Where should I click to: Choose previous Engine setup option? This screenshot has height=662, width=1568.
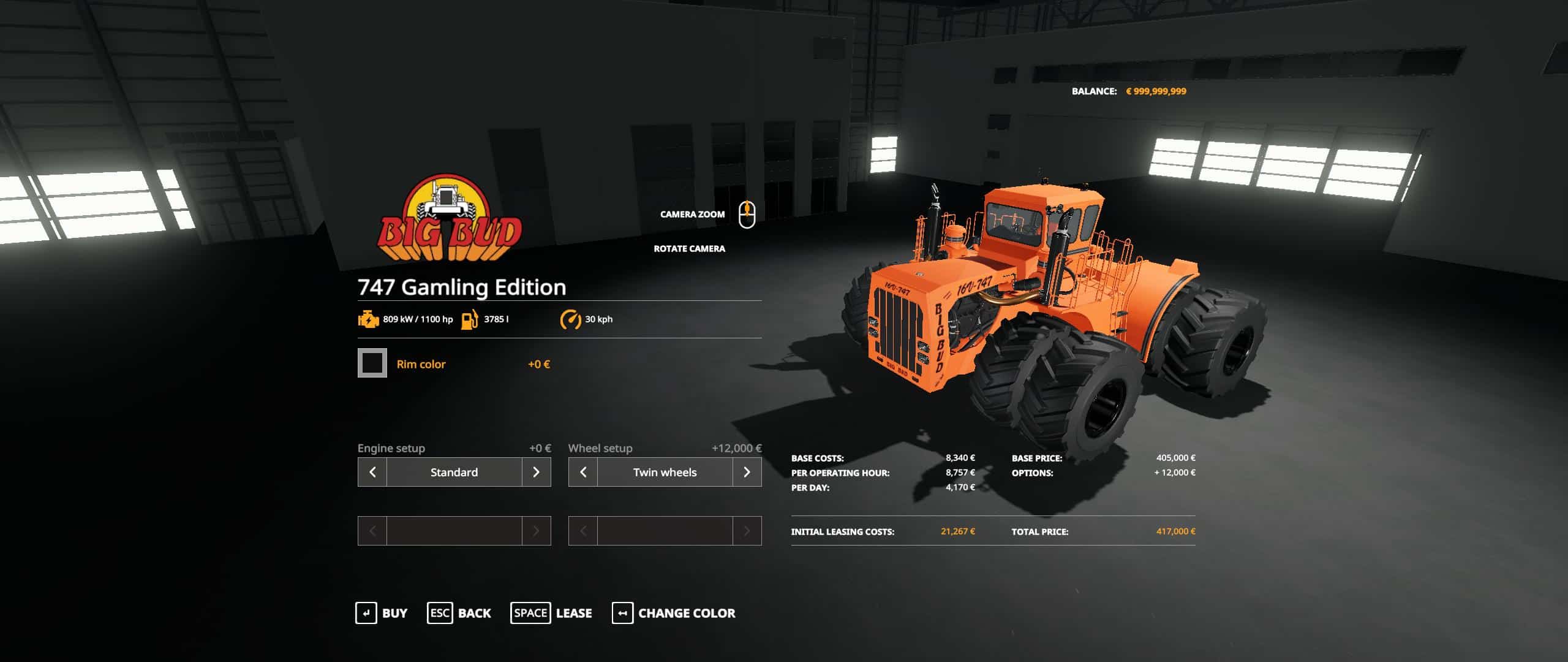point(372,472)
